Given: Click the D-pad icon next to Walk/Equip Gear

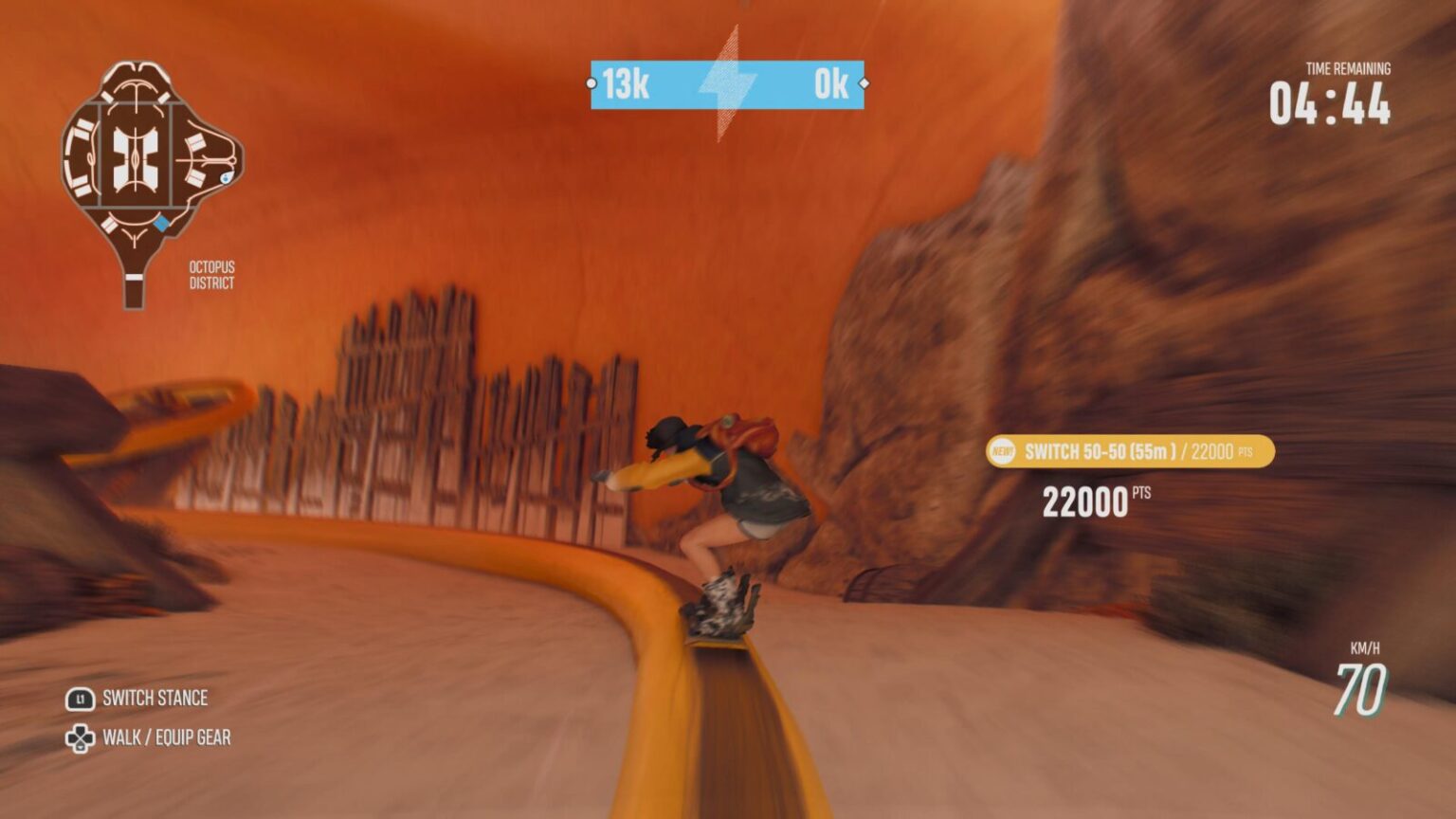Looking at the screenshot, I should [81, 737].
